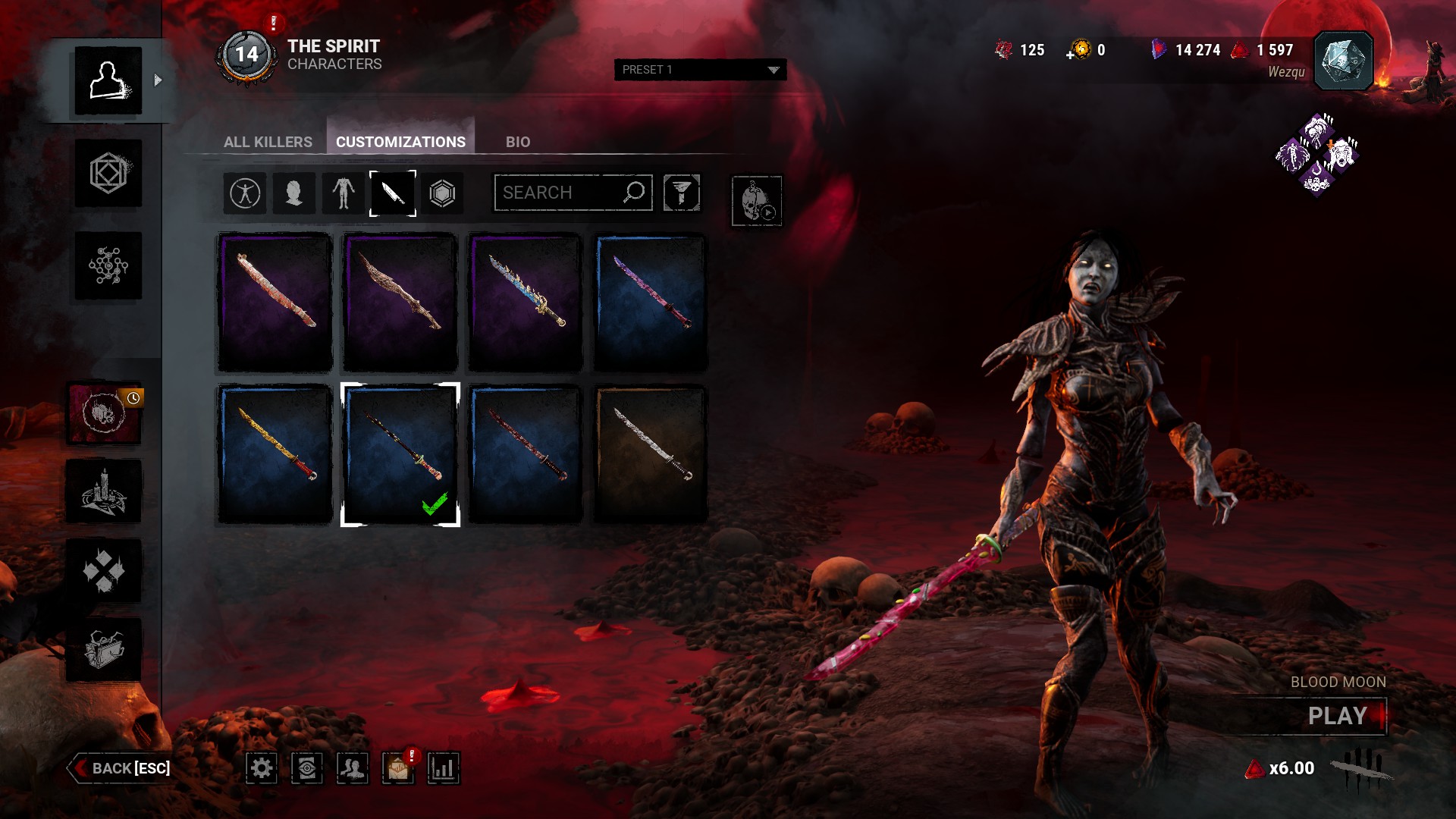
Task: Select the body cosmetics category
Action: (x=343, y=193)
